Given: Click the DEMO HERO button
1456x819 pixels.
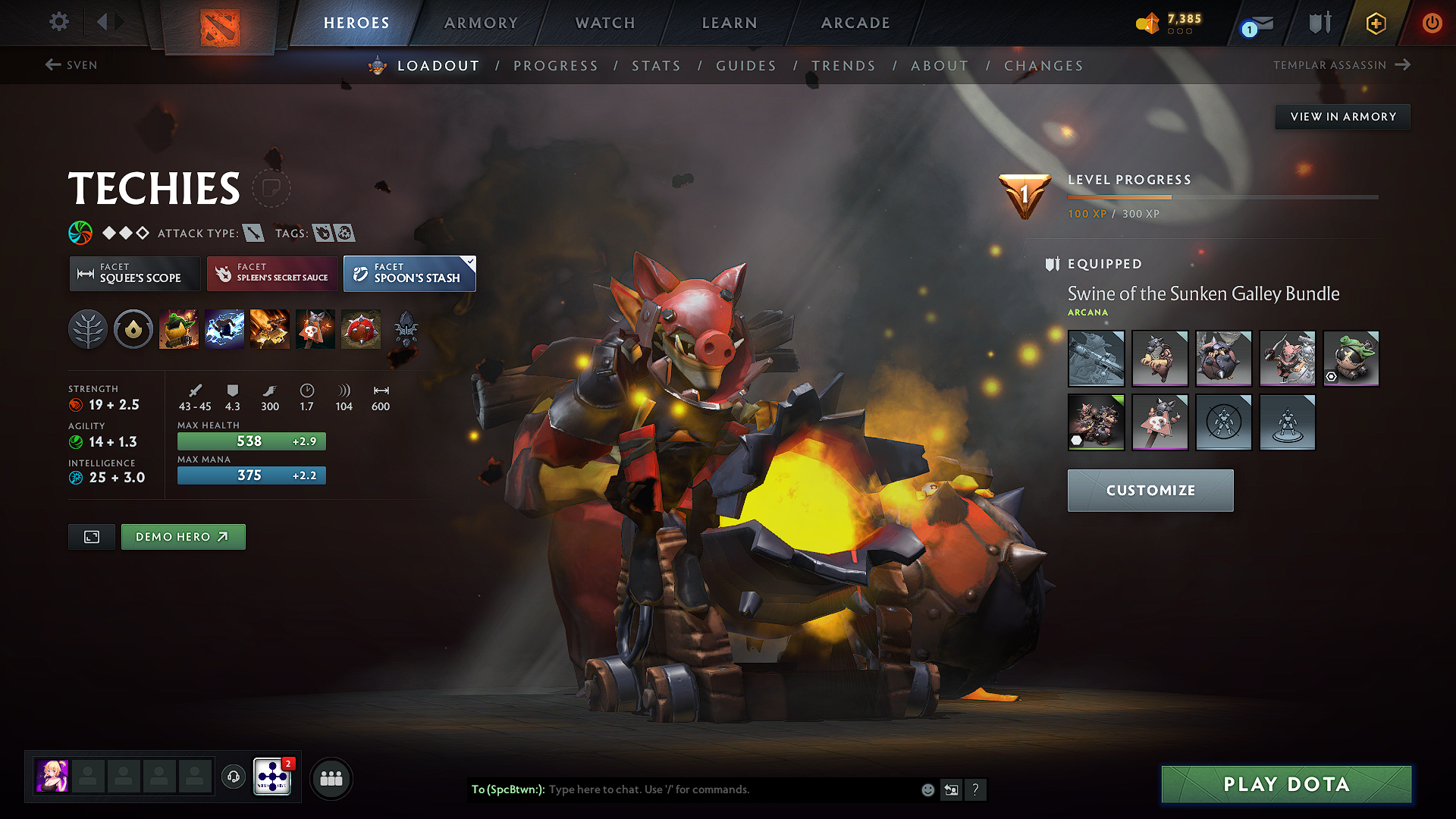Looking at the screenshot, I should [x=183, y=536].
